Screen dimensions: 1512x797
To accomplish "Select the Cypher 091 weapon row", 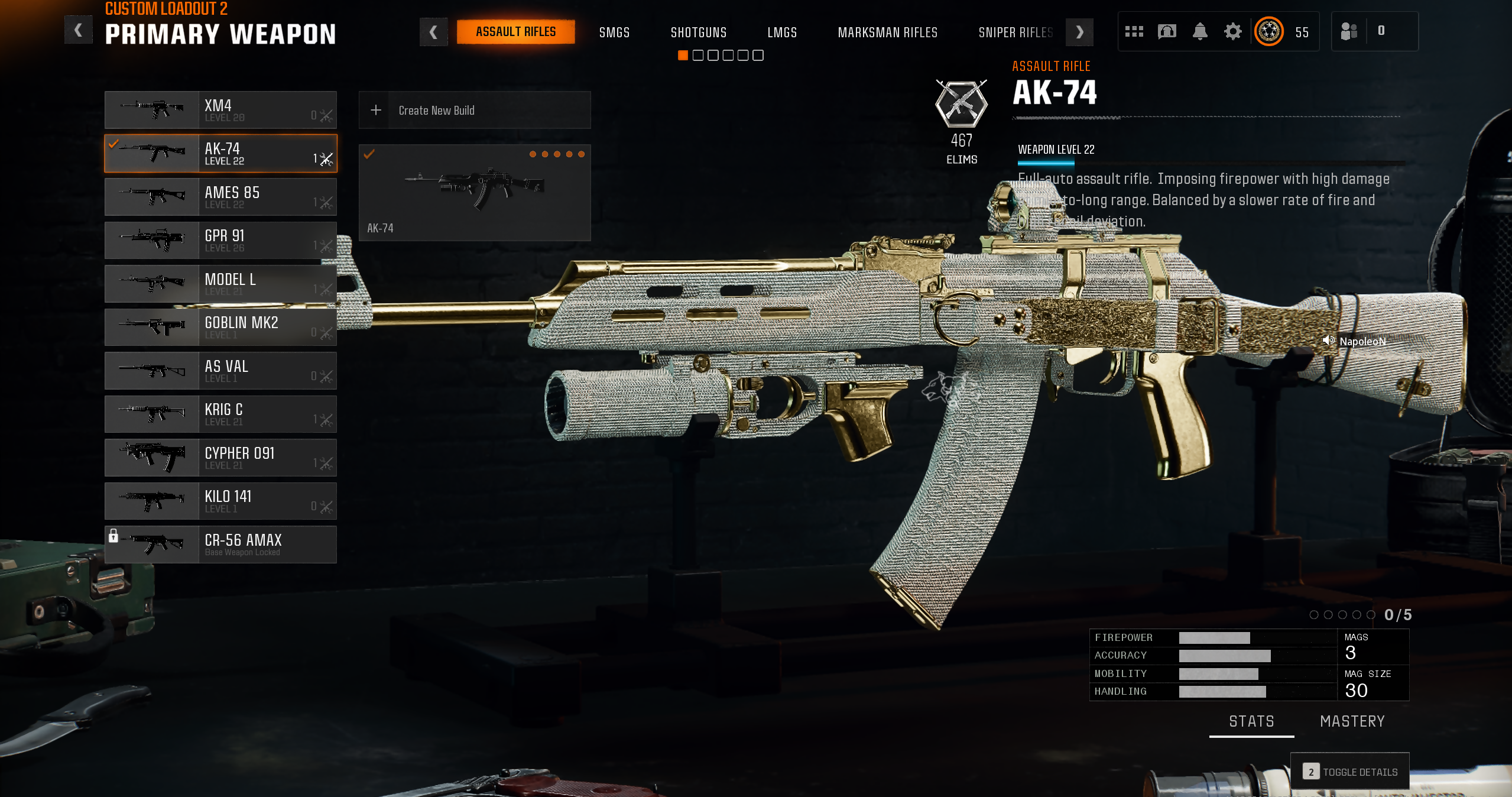I will pos(220,458).
